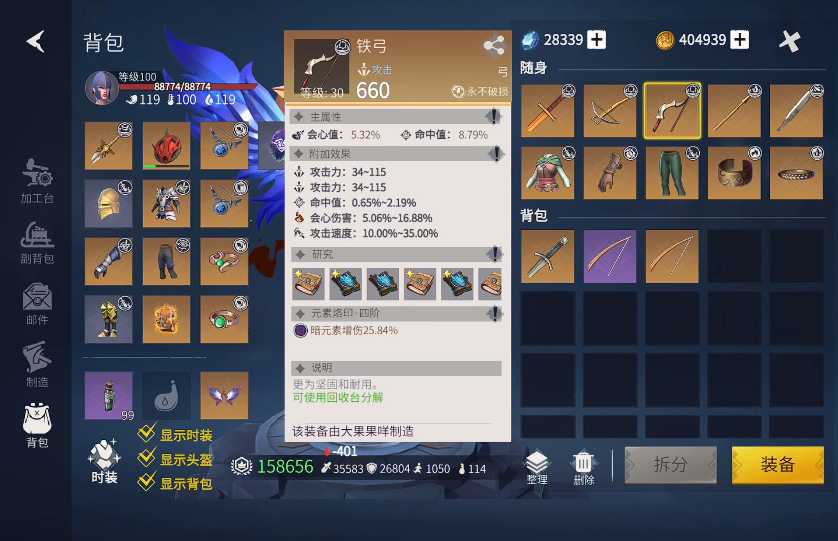Screen dimensions: 838x541
Task: Add more gold coins with plus button
Action: coord(740,40)
